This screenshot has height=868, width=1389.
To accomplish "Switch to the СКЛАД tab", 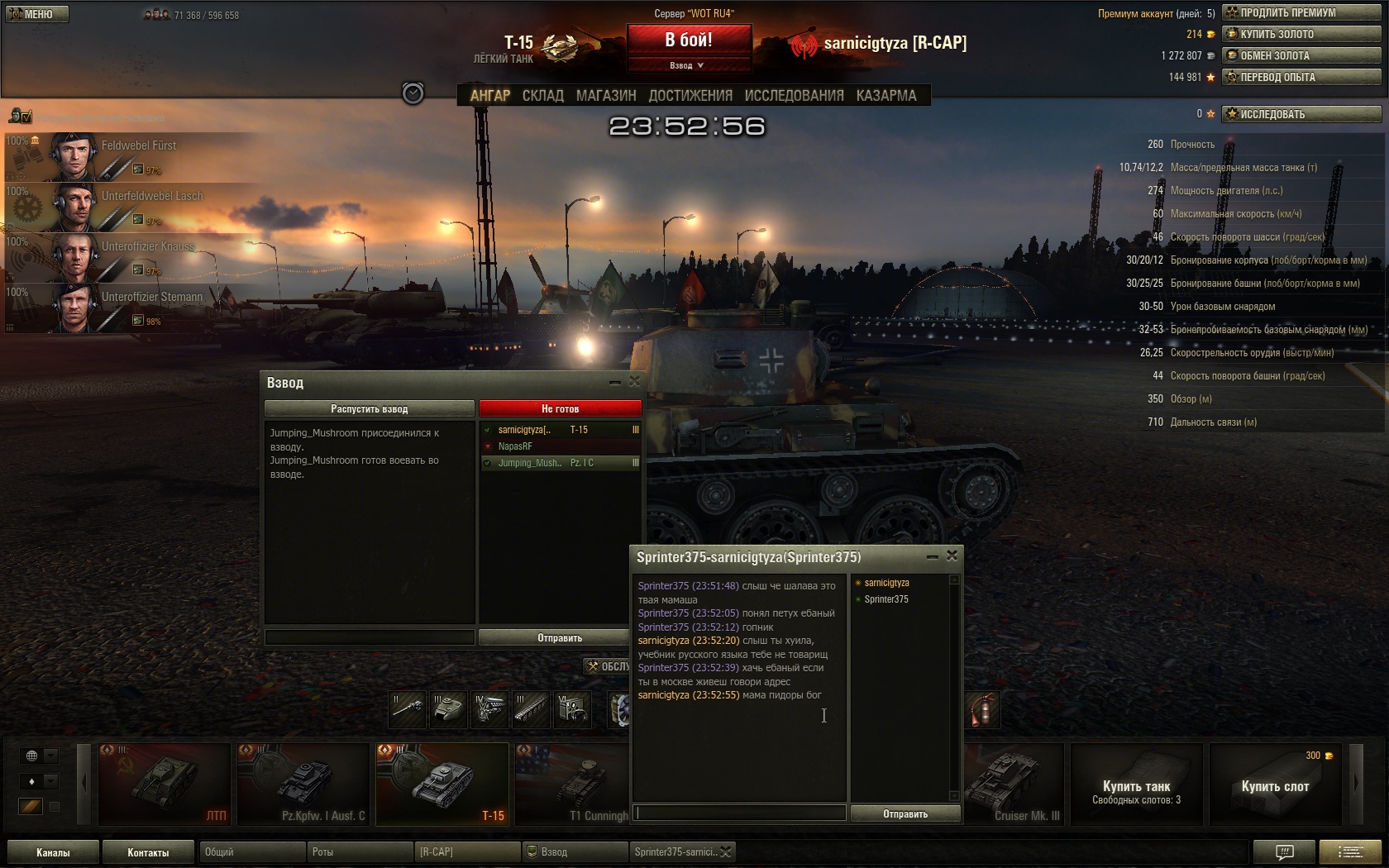I will 542,96.
